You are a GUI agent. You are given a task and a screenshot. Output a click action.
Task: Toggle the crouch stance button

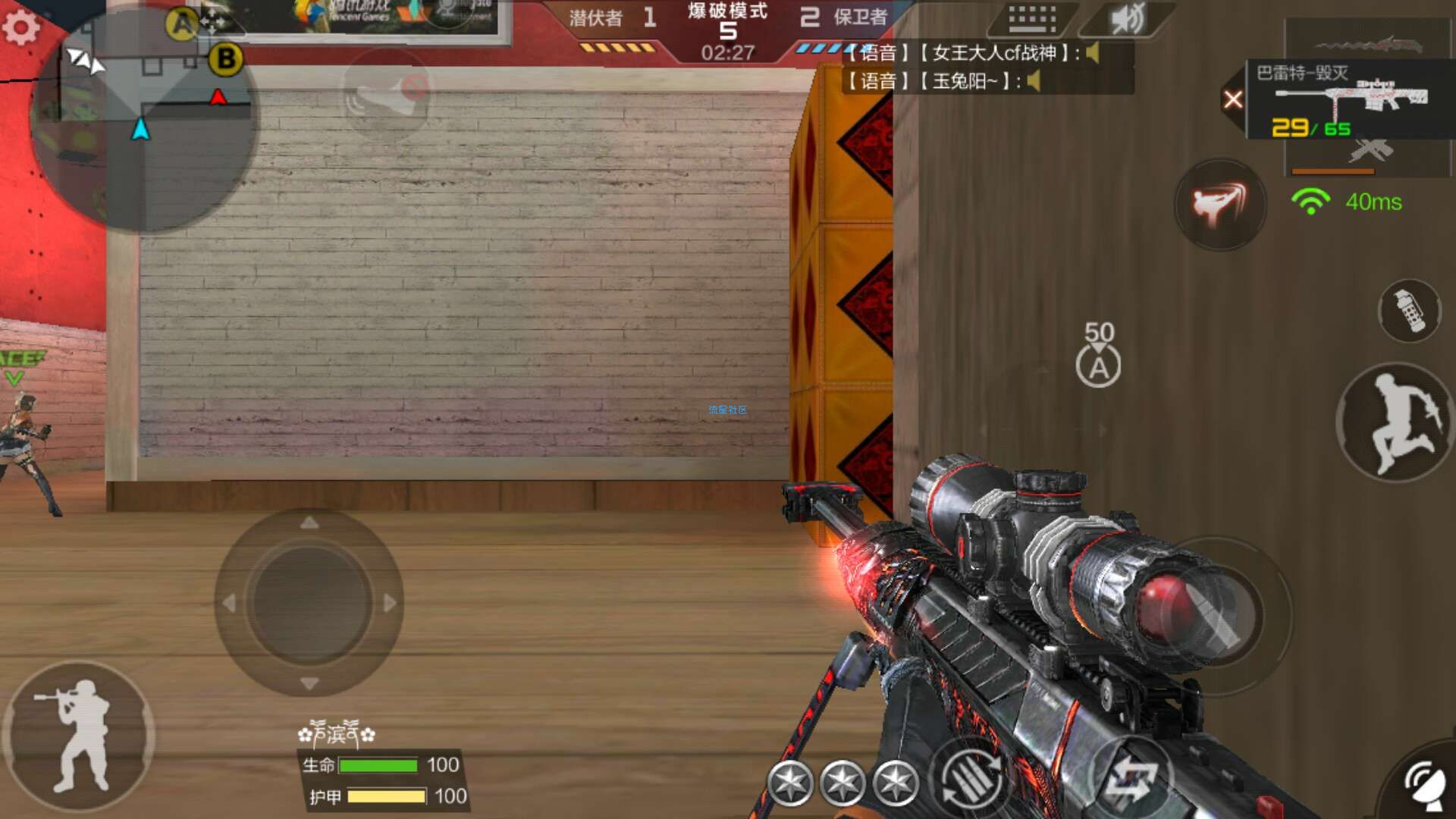pyautogui.click(x=79, y=736)
